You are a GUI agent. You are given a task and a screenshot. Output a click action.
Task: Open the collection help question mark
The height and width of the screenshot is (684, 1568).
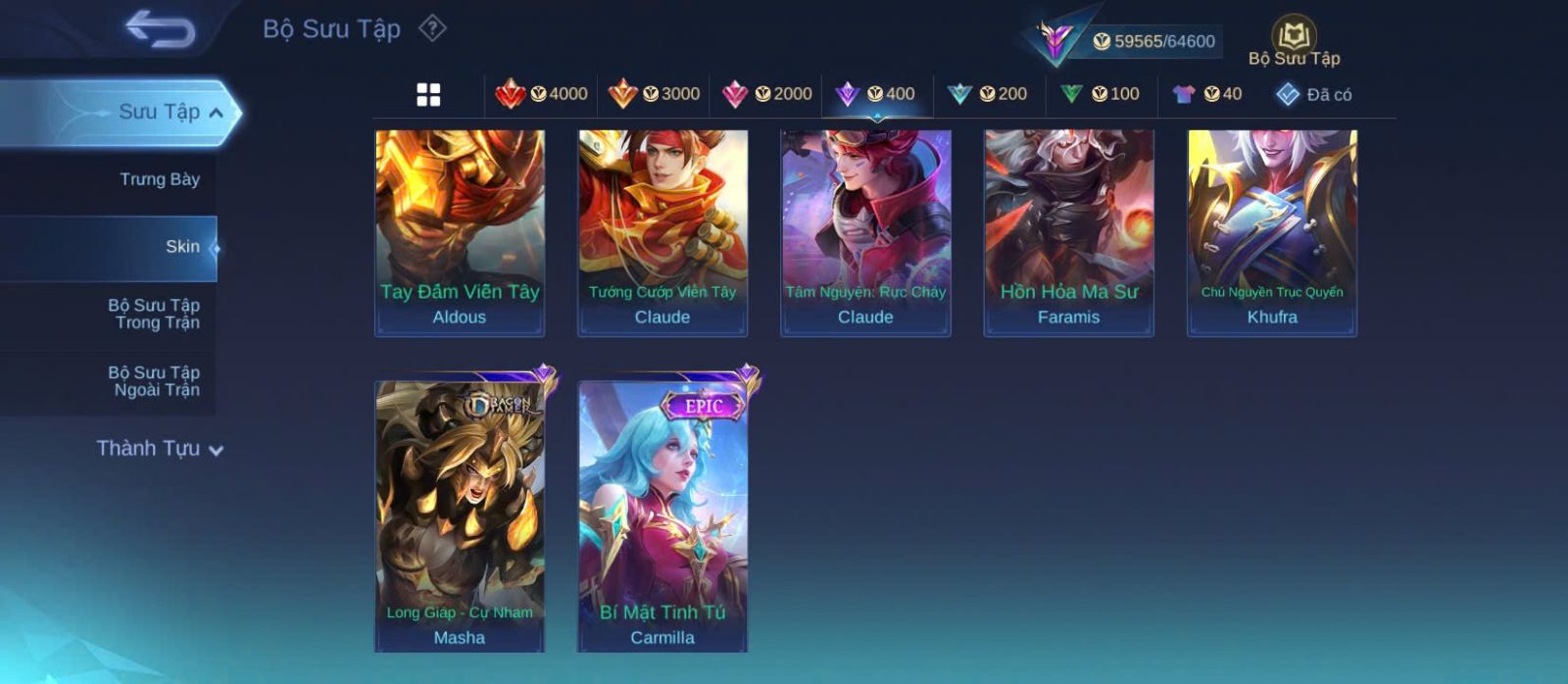(432, 28)
